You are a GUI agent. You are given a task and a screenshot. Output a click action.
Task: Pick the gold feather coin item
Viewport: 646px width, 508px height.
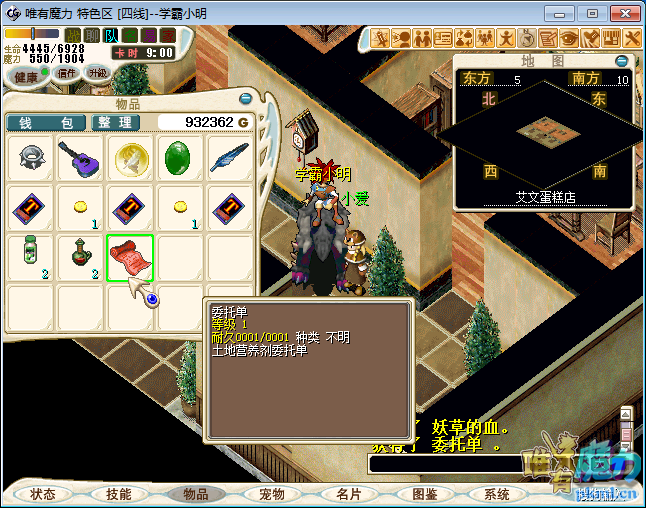click(x=131, y=159)
